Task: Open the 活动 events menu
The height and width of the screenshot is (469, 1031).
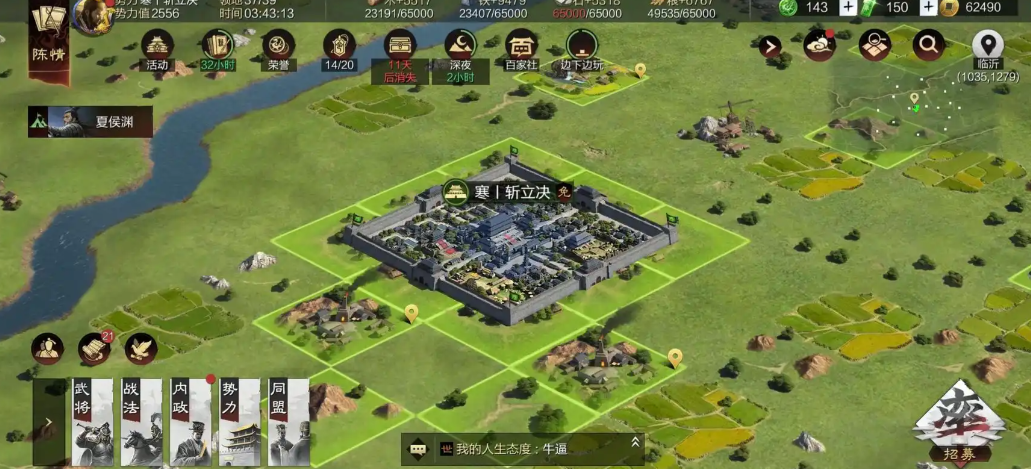Action: tap(157, 48)
